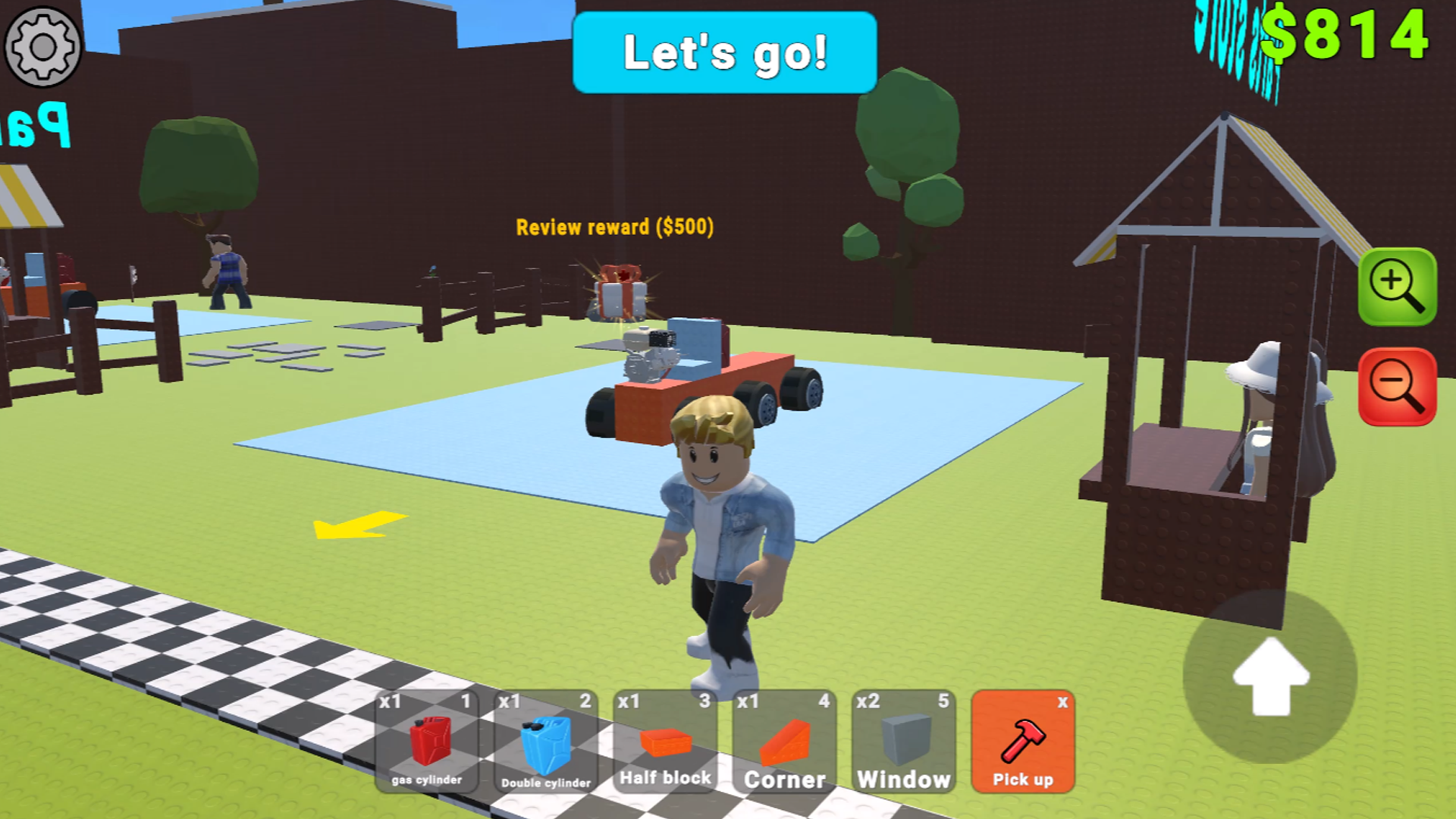Zoom out using the red magnifier
1456x819 pixels.
1398,387
